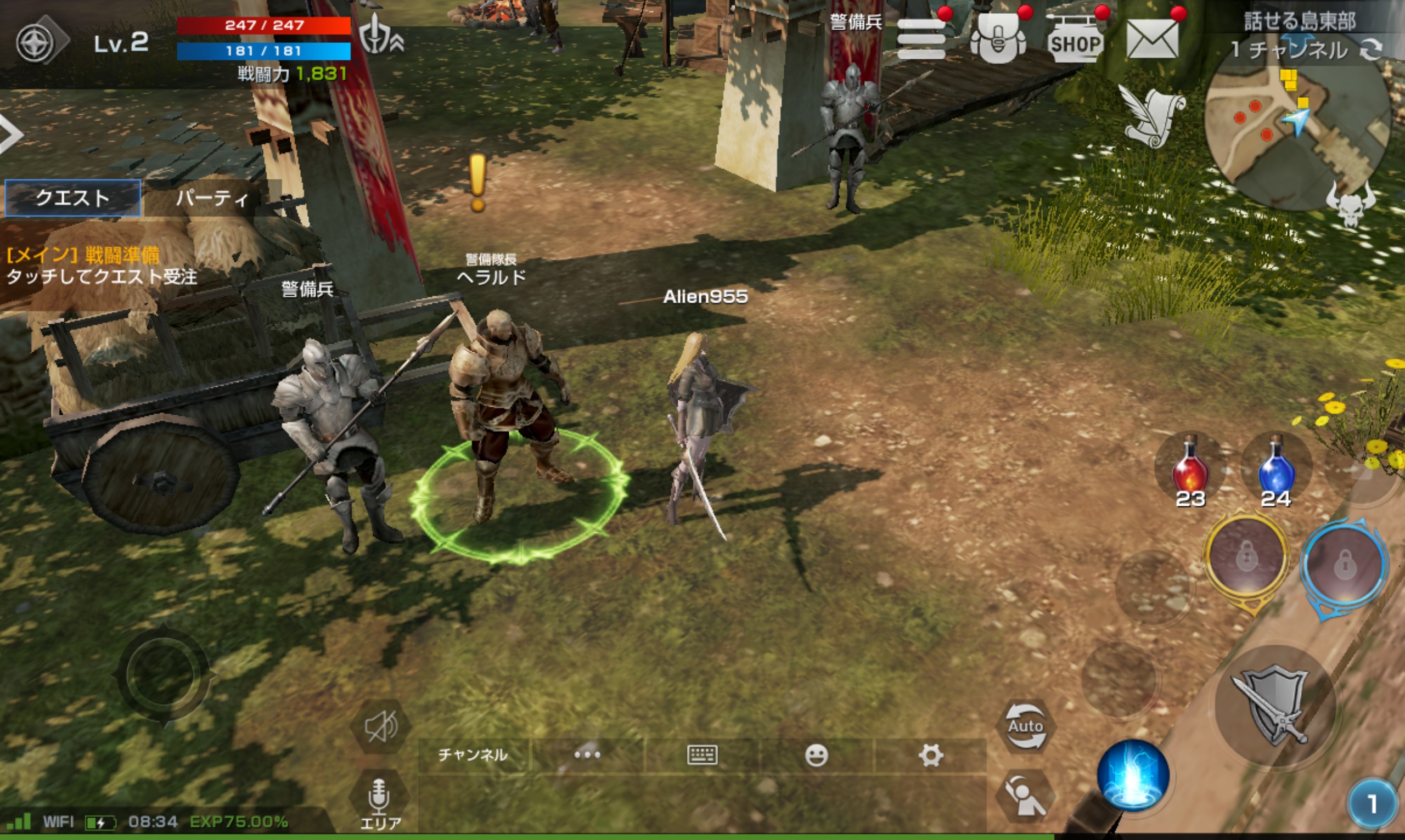
Task: Open the mailbox envelope icon
Action: coord(1153,38)
